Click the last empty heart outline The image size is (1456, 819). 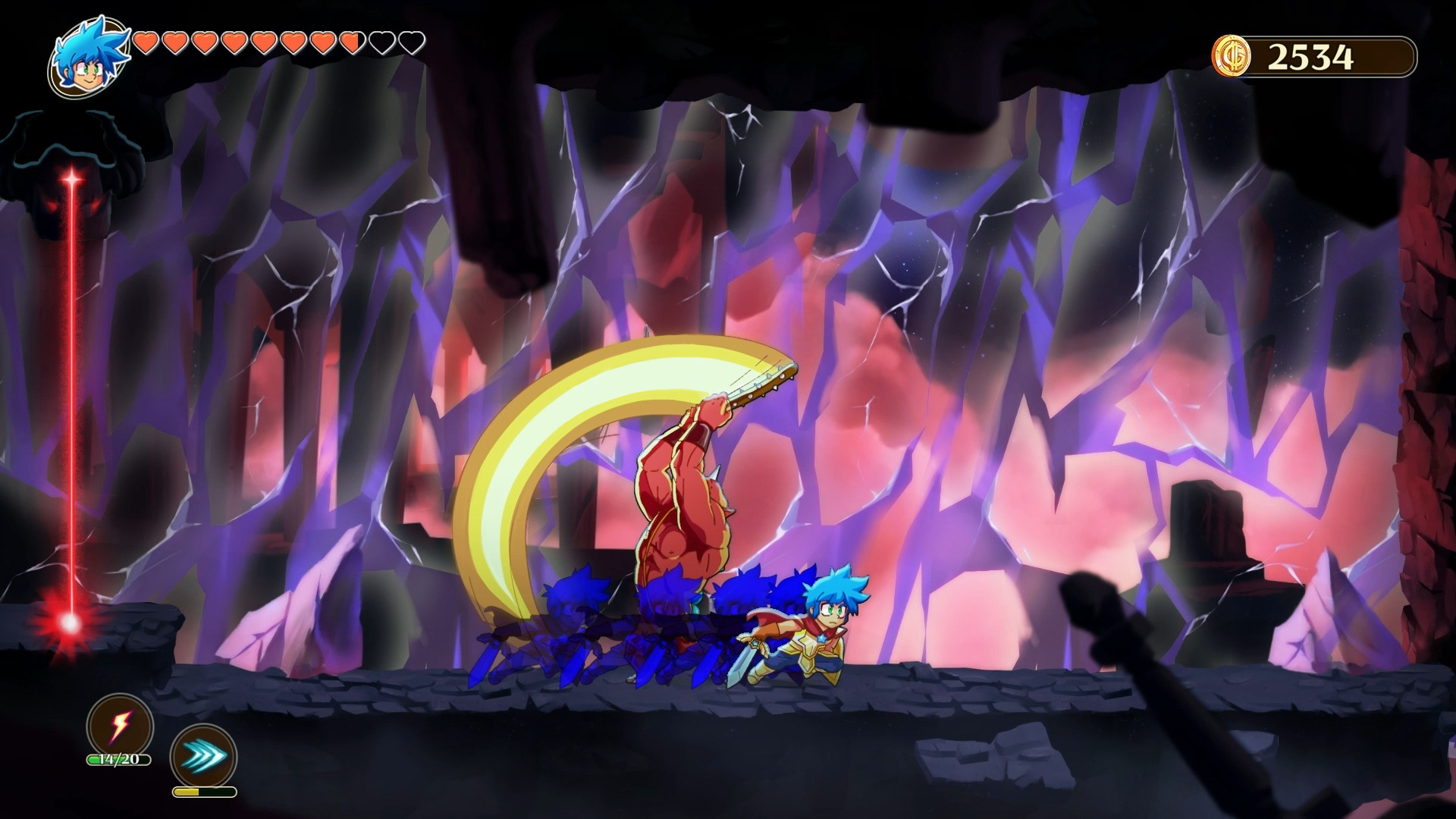413,42
